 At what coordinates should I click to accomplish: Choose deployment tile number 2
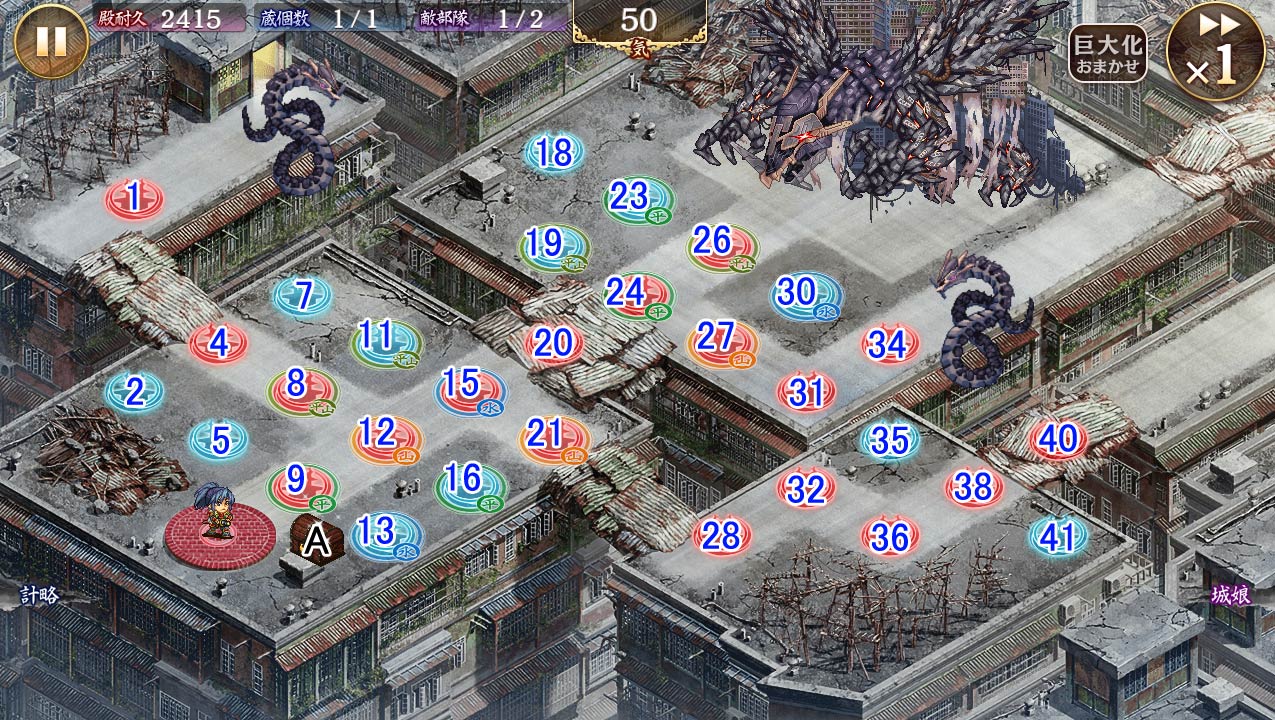tap(135, 392)
